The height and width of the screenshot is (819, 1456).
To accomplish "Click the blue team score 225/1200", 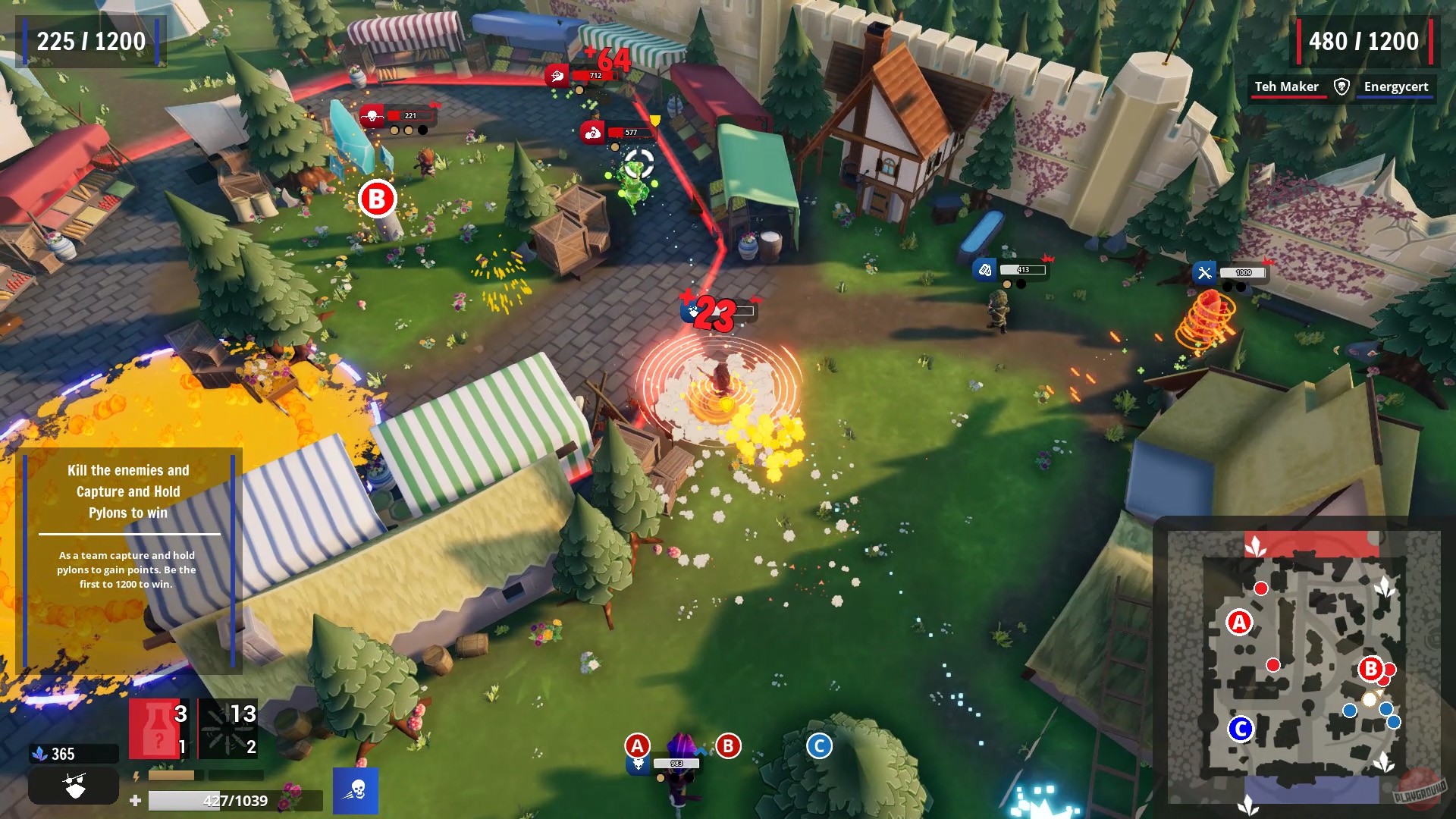I will tap(91, 42).
